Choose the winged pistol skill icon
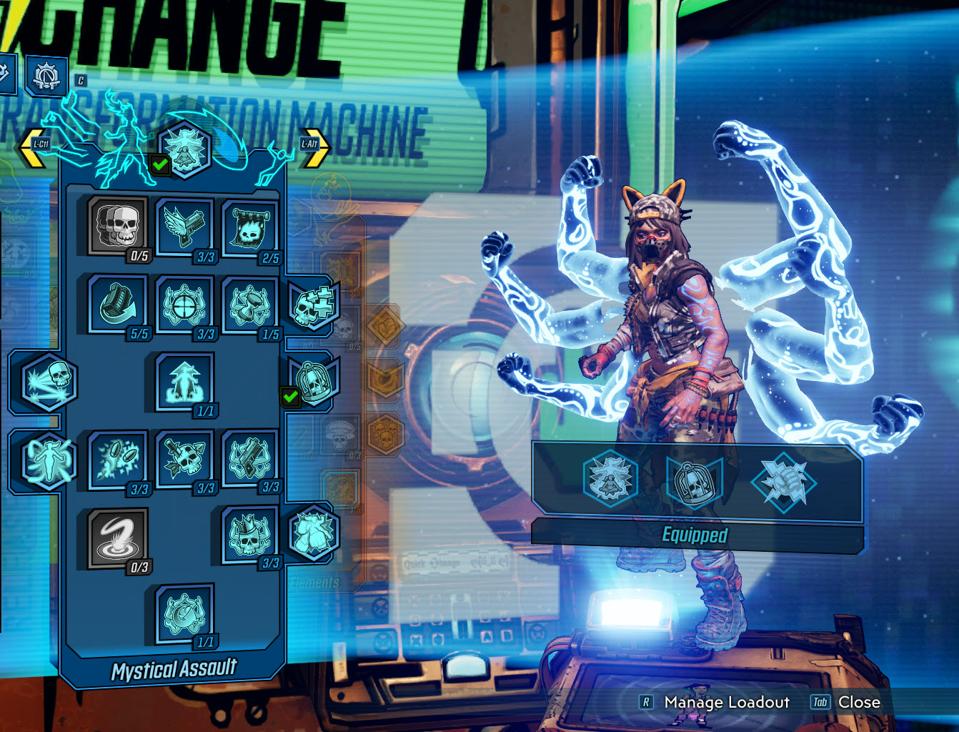This screenshot has height=732, width=959. pos(184,226)
